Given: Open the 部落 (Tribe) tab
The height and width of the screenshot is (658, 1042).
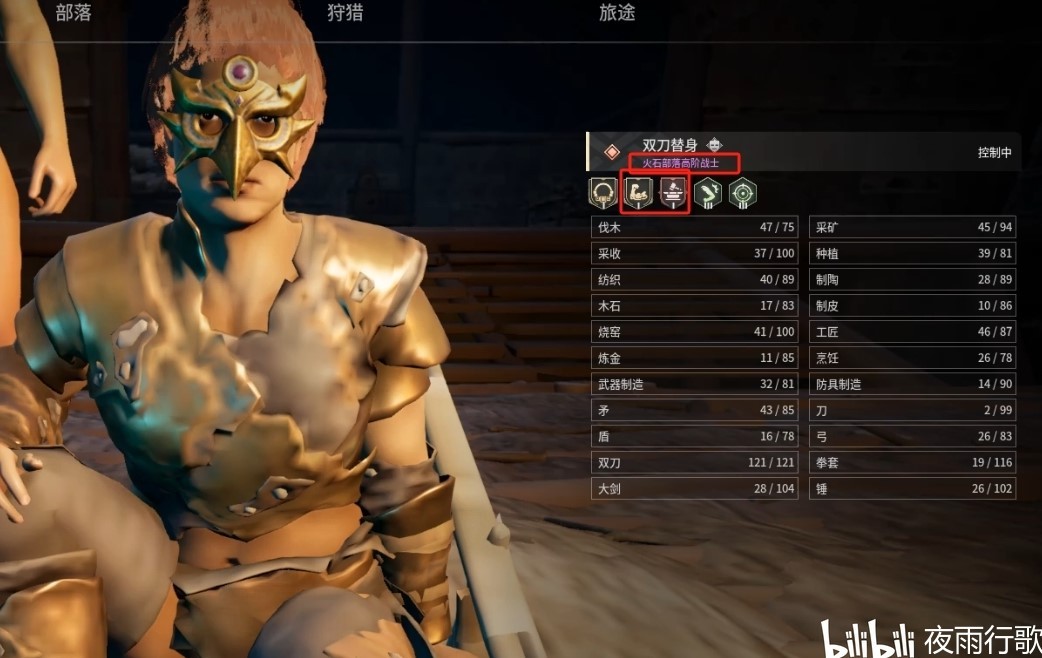Looking at the screenshot, I should [x=73, y=13].
